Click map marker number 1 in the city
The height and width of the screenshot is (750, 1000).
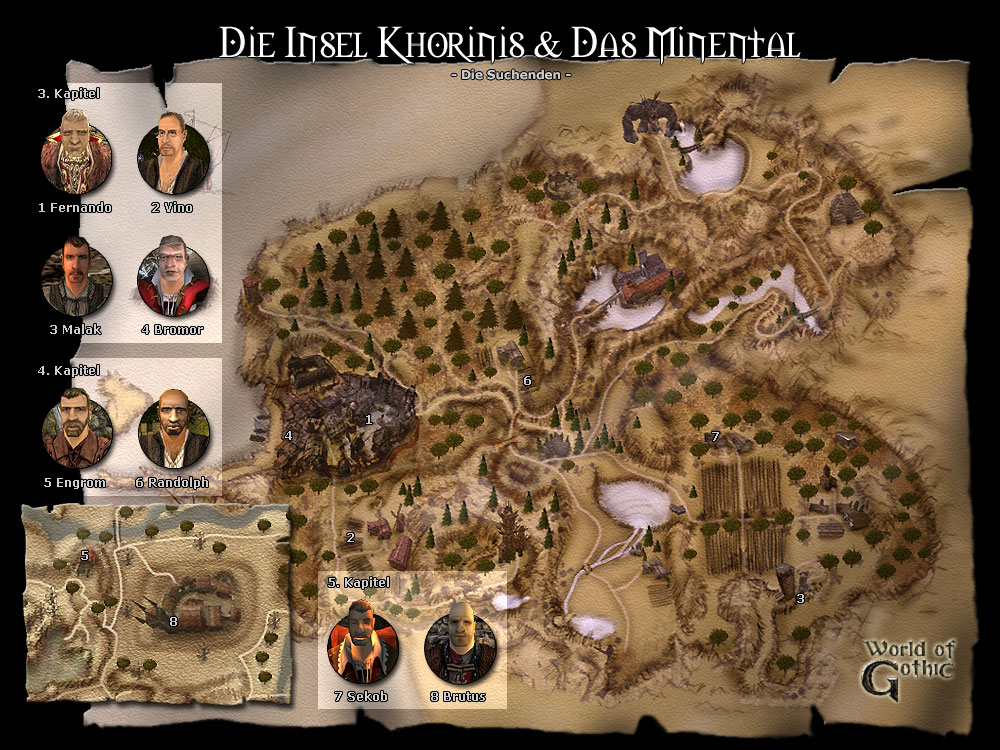[368, 420]
